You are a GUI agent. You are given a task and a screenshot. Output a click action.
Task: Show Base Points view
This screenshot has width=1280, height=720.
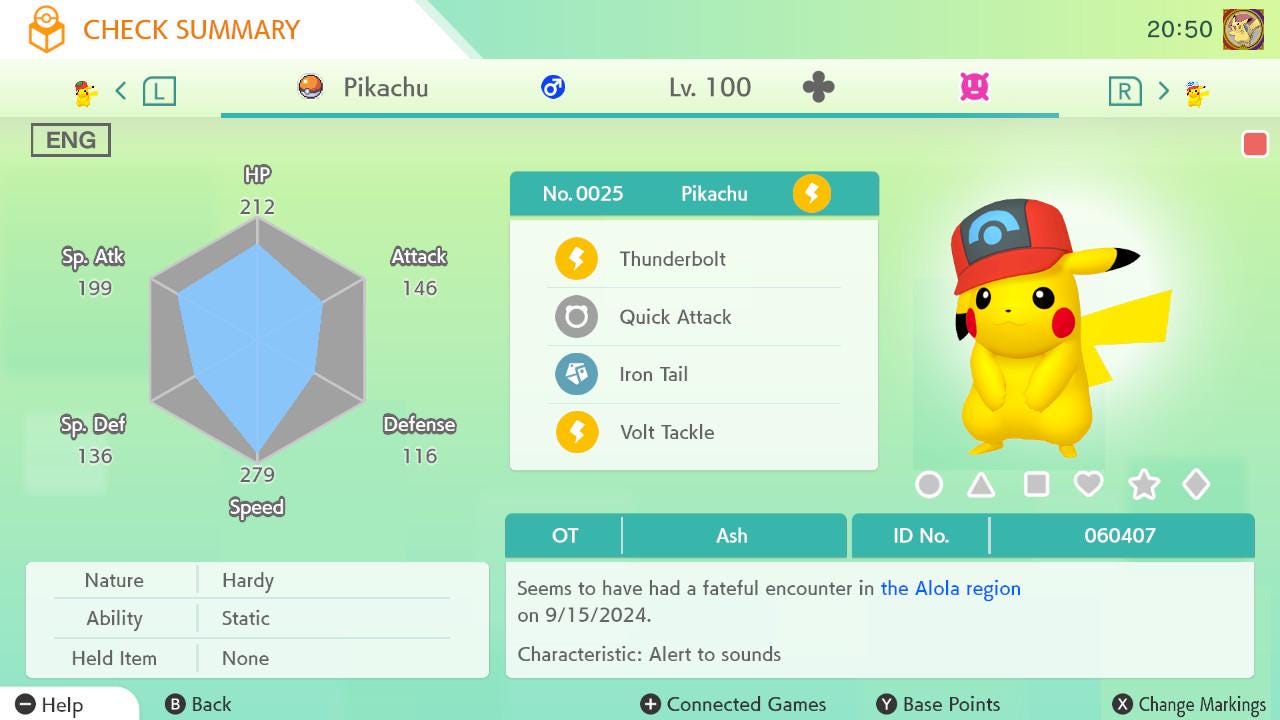tap(938, 705)
